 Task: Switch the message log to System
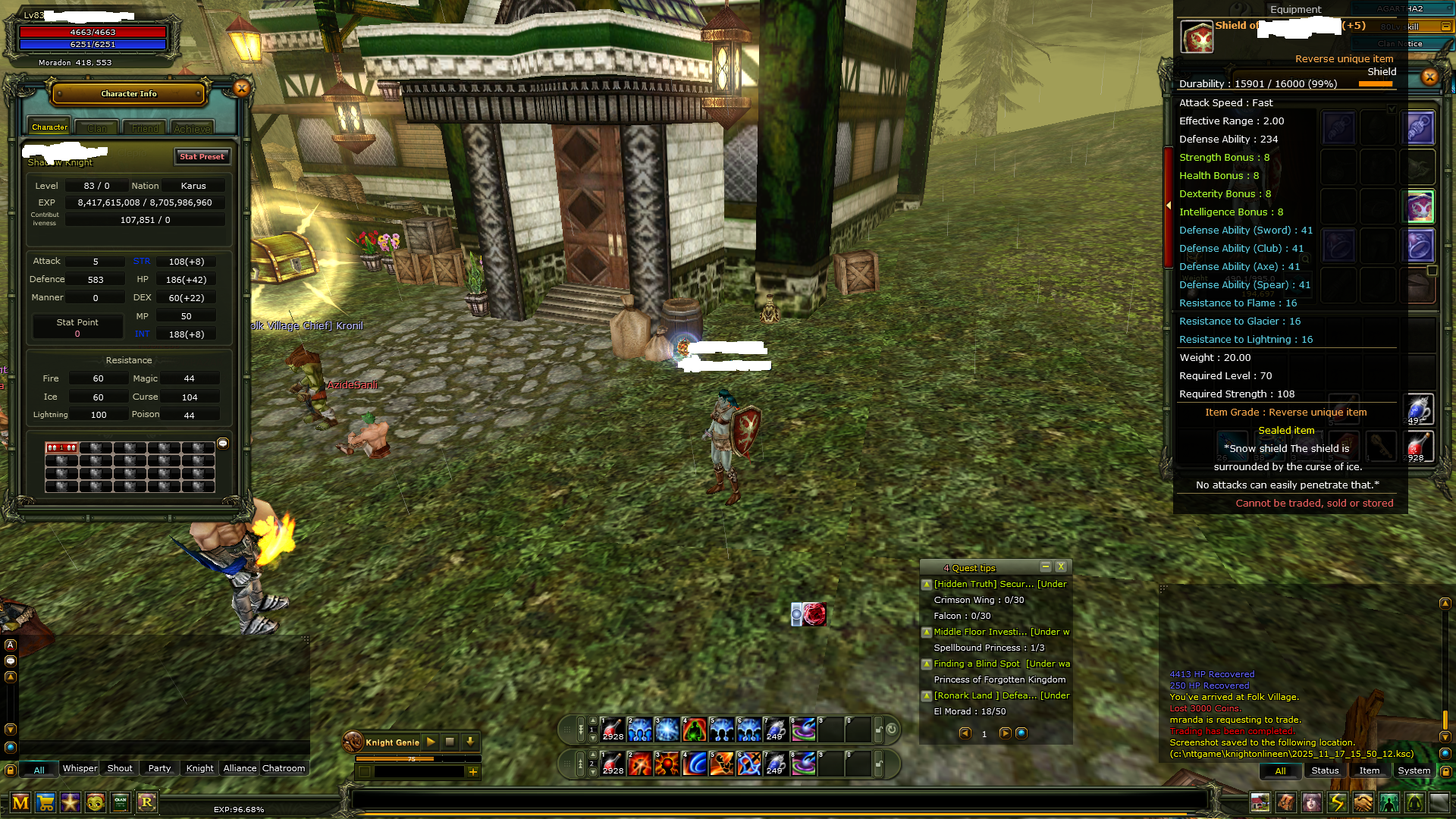pyautogui.click(x=1414, y=770)
